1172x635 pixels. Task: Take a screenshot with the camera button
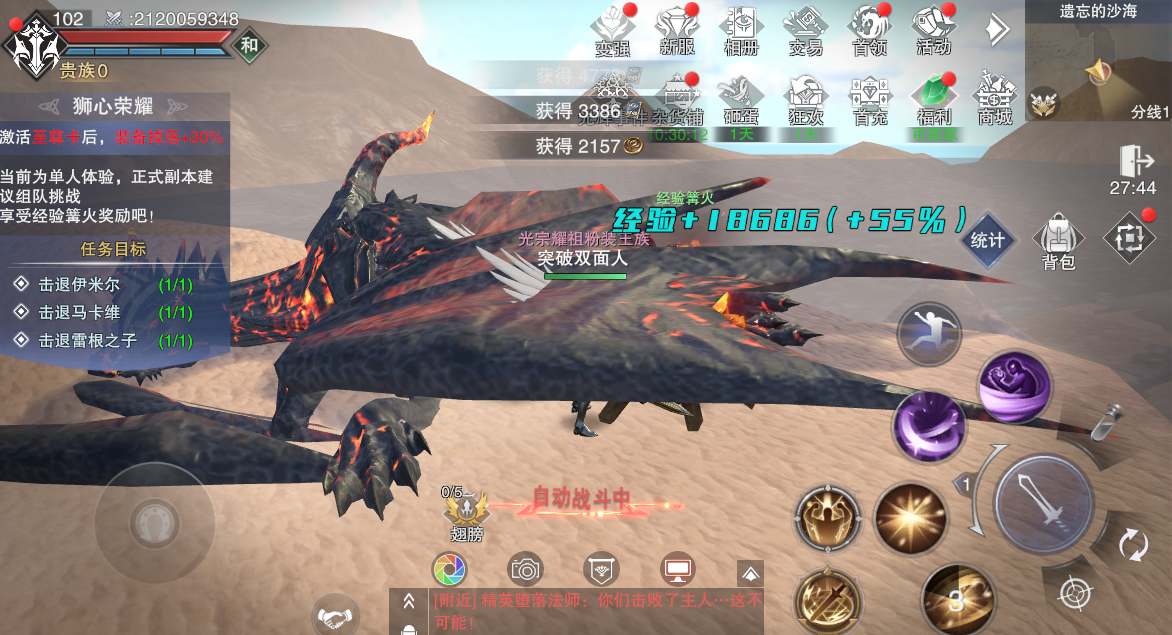pos(525,570)
